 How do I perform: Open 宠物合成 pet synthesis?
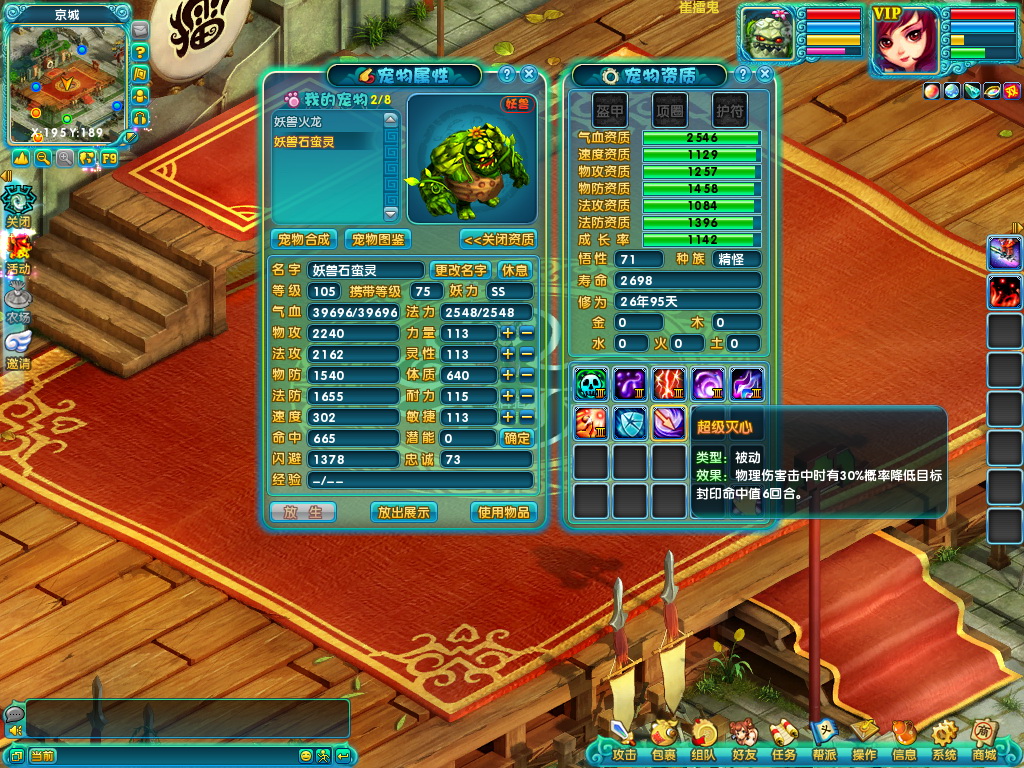(x=304, y=240)
